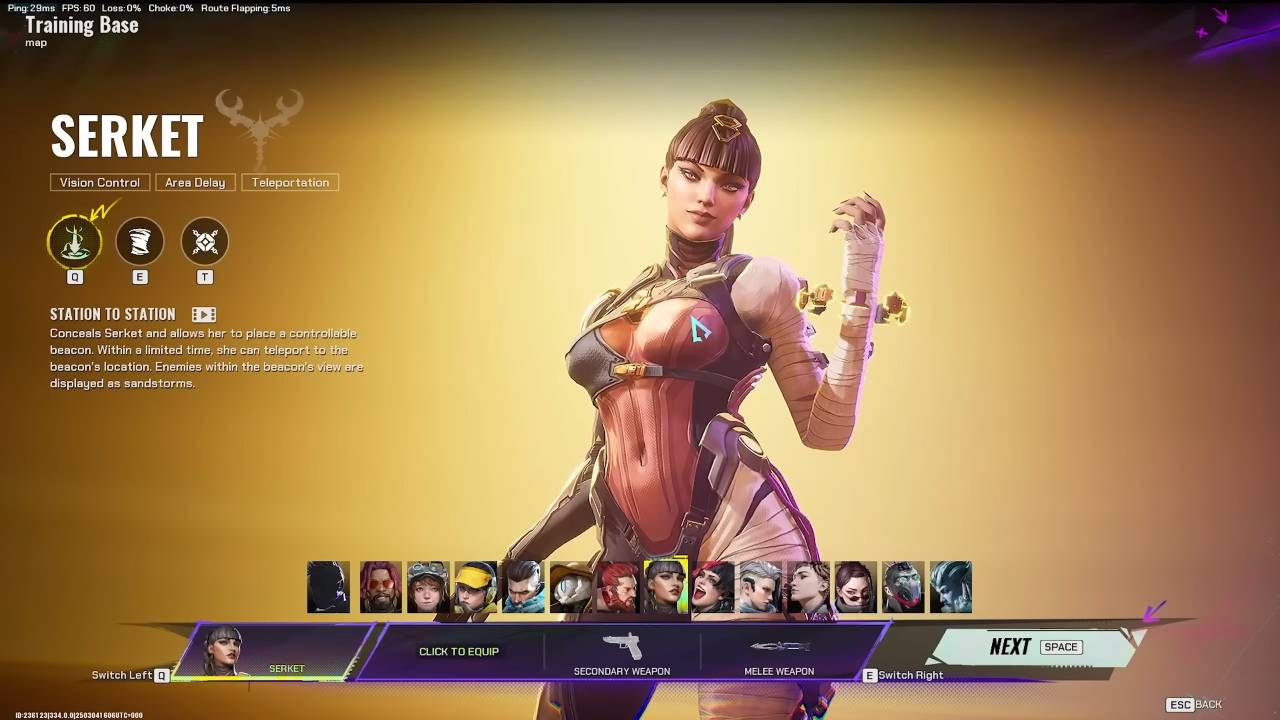Viewport: 1280px width, 720px height.
Task: Select the Station to Station ability icon
Action: click(75, 242)
